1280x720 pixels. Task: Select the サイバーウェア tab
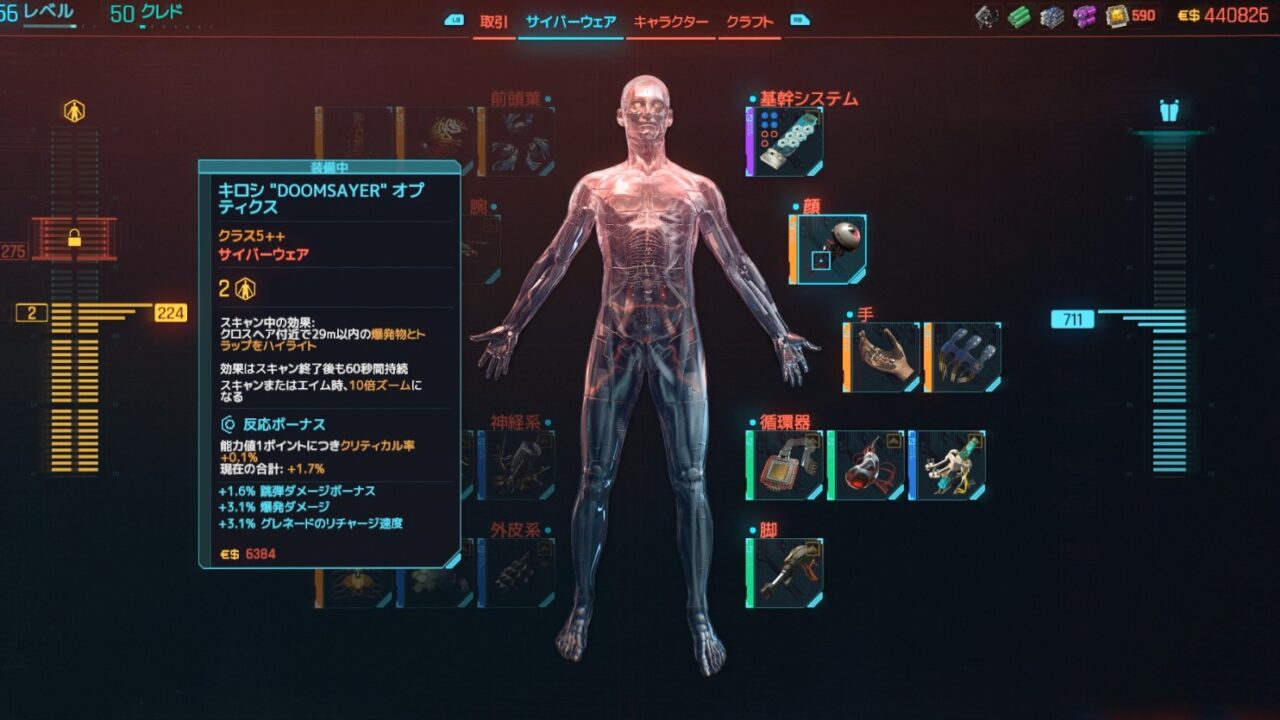571,22
